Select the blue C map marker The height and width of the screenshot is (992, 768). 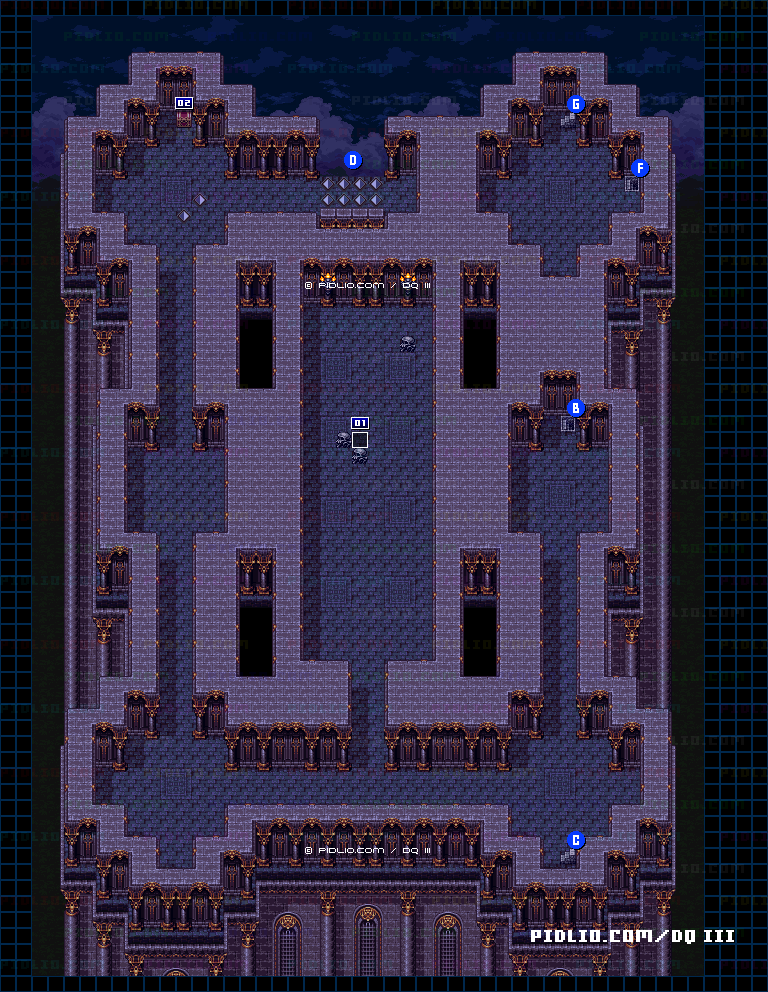(575, 840)
